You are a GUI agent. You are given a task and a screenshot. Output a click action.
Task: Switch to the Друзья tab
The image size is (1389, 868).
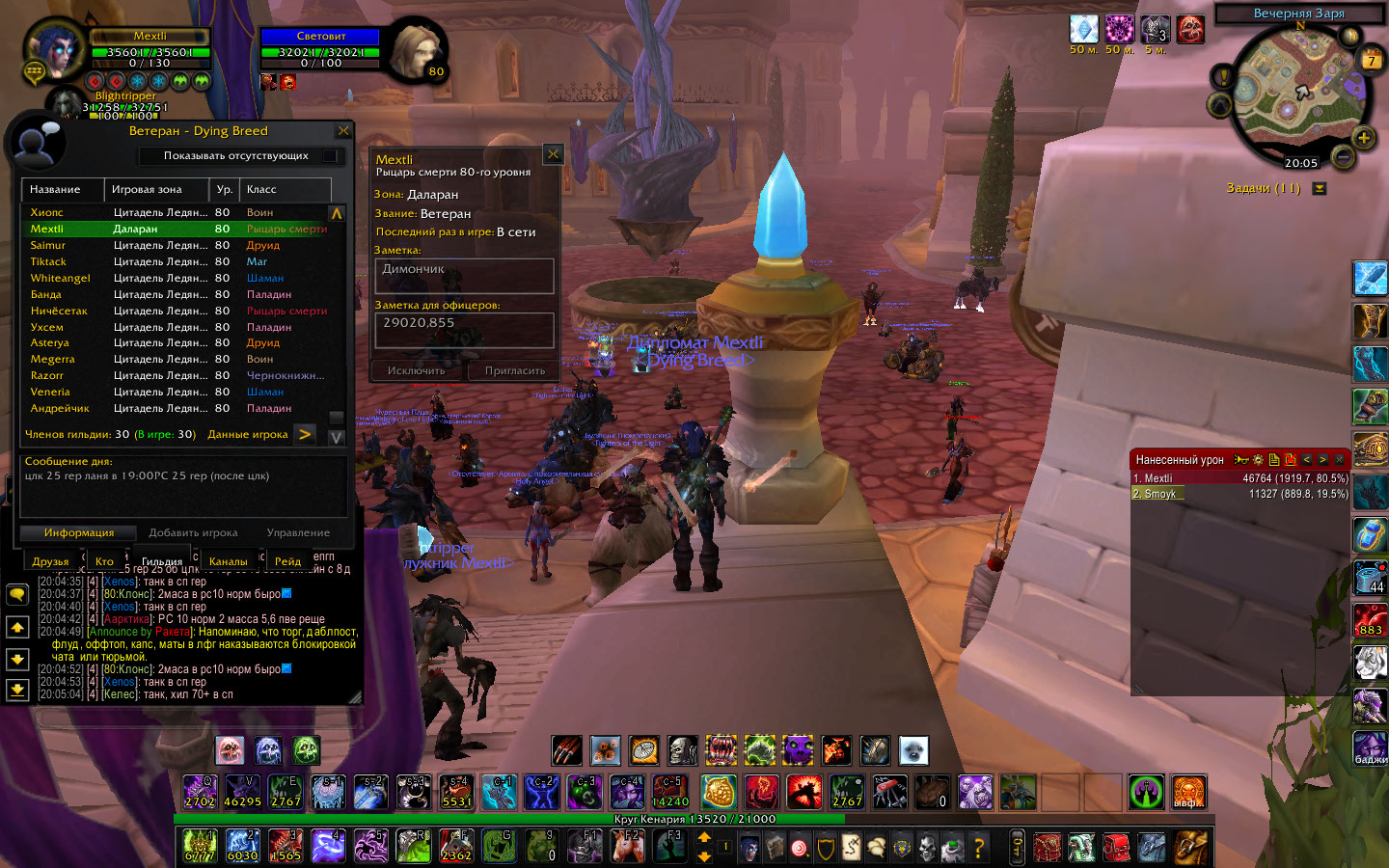pyautogui.click(x=50, y=561)
